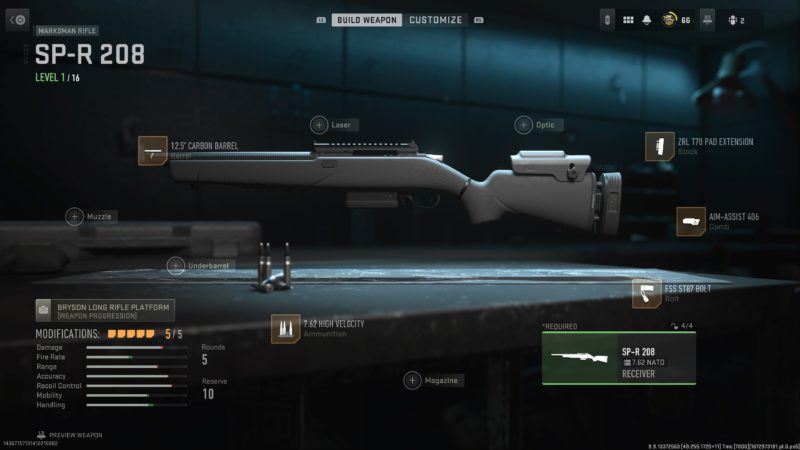
Task: Select the SP-R 208 receiver card
Action: pyautogui.click(x=618, y=358)
